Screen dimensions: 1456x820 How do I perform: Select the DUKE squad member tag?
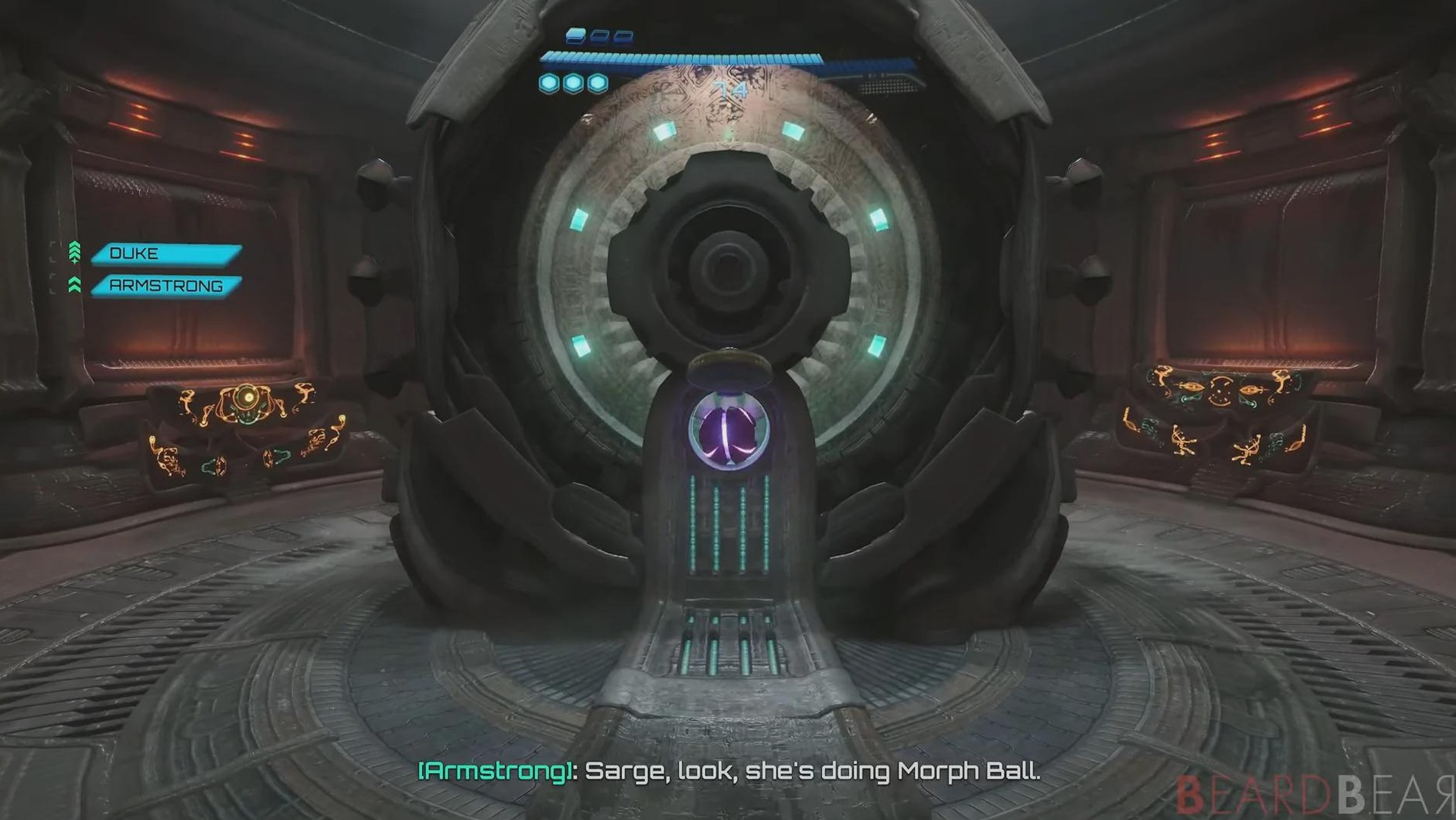coord(166,254)
